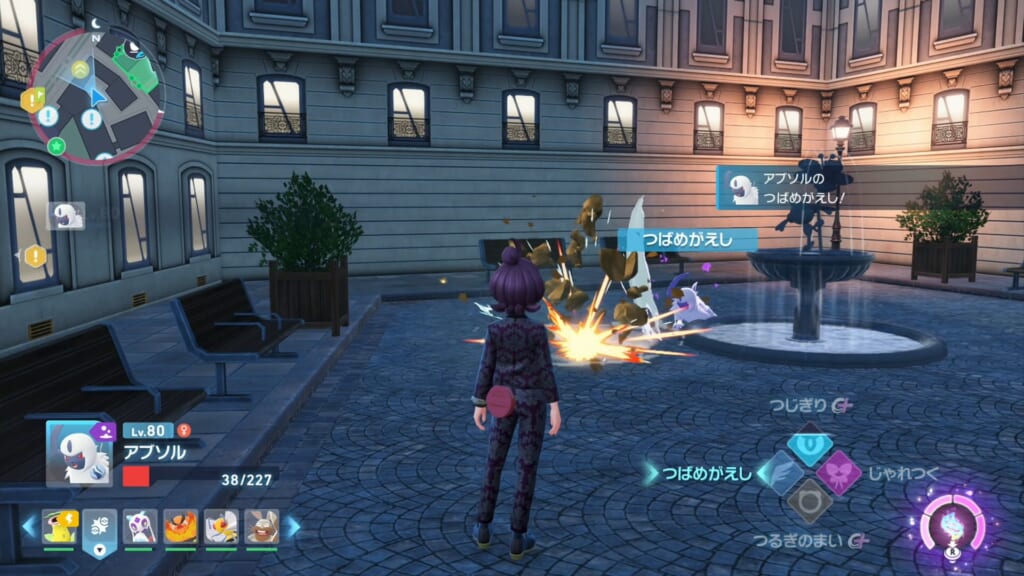Use the つじぎり move diamond

(809, 443)
